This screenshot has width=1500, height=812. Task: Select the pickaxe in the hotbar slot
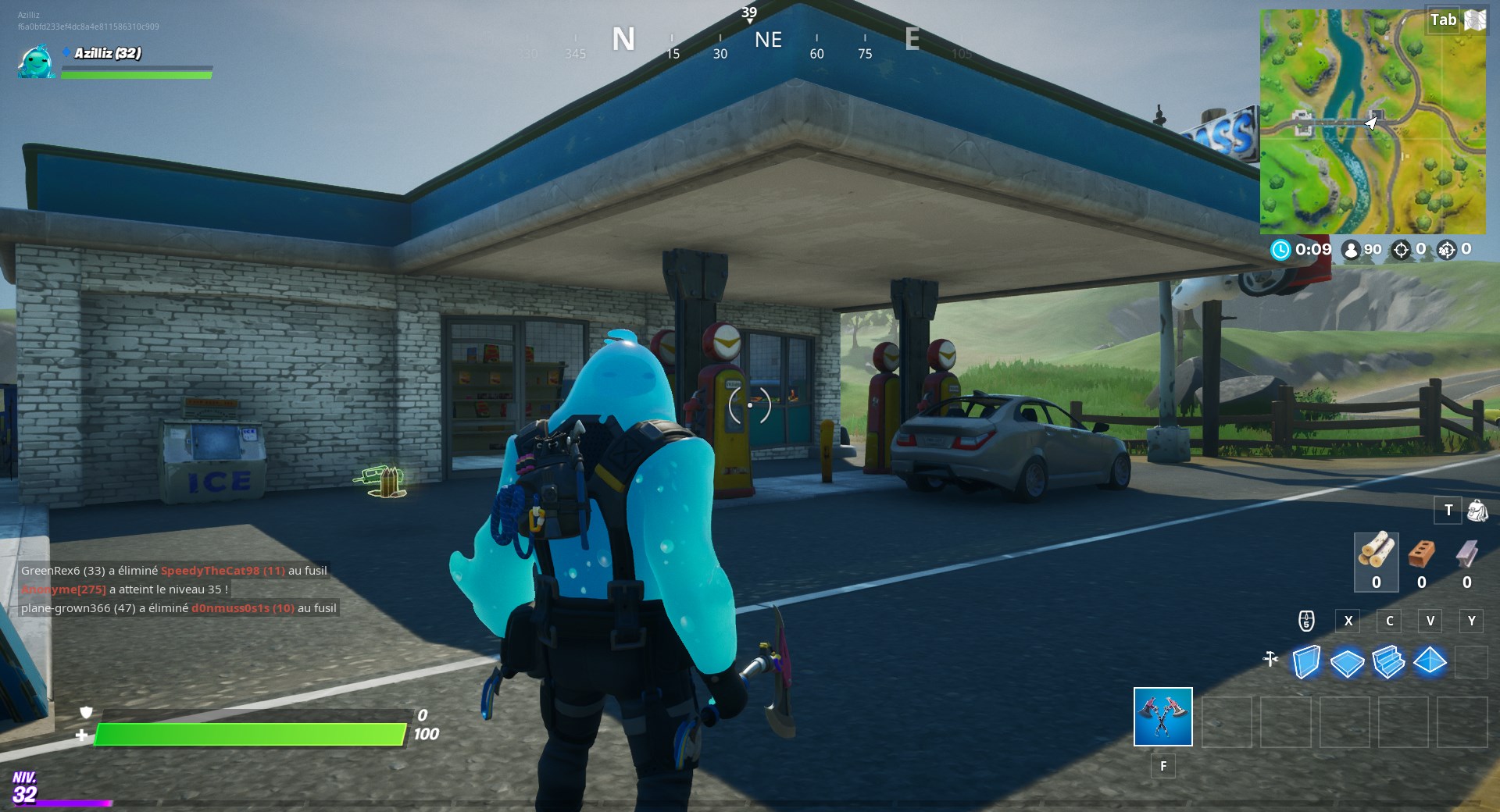point(1162,718)
